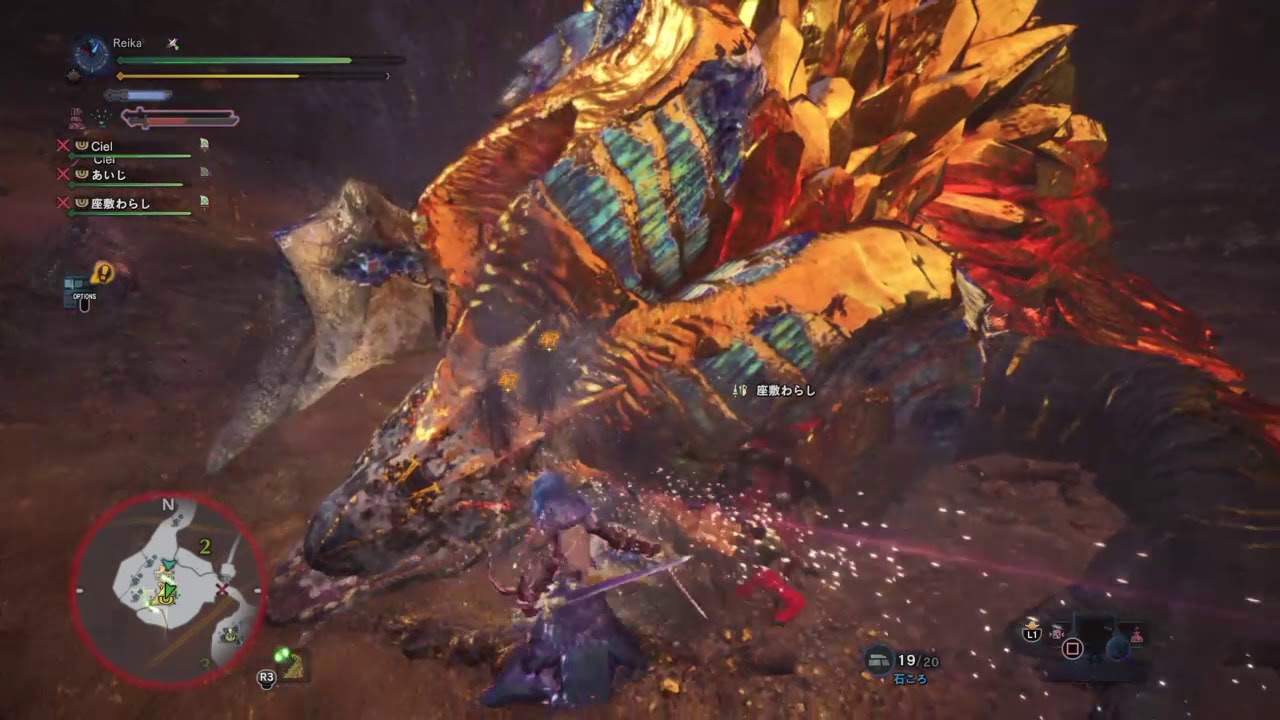Click the attack-up buff icon beside Reika
The image size is (1280, 720).
(x=173, y=44)
